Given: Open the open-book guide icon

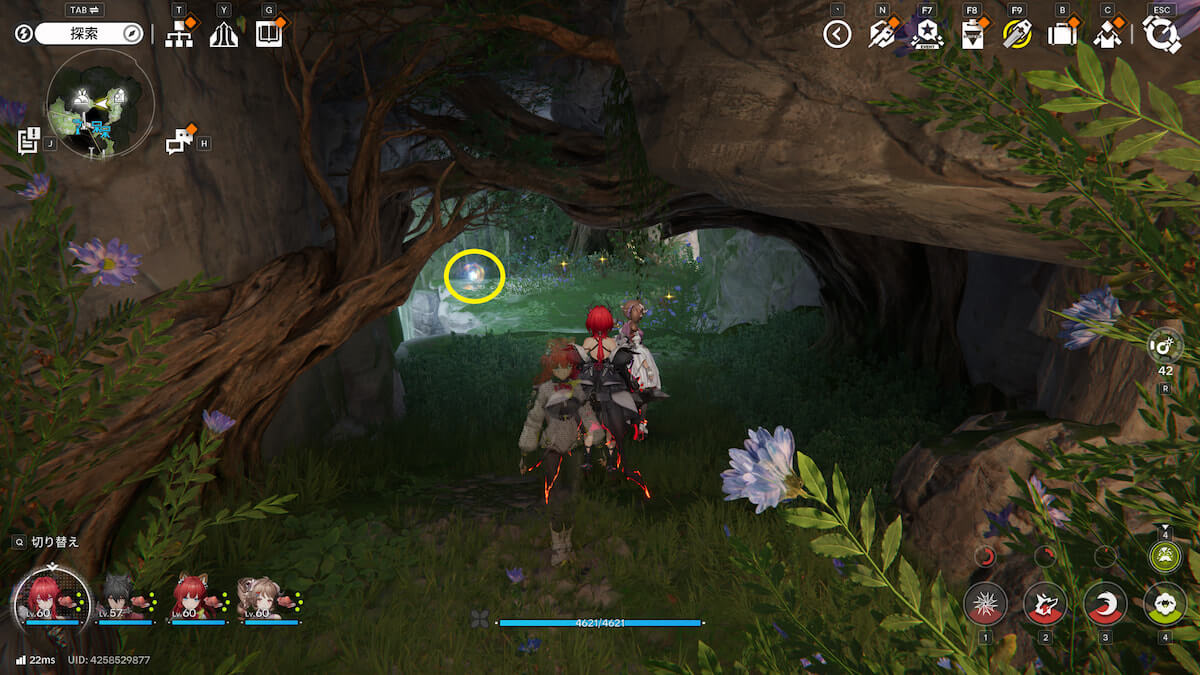Looking at the screenshot, I should click(x=268, y=35).
